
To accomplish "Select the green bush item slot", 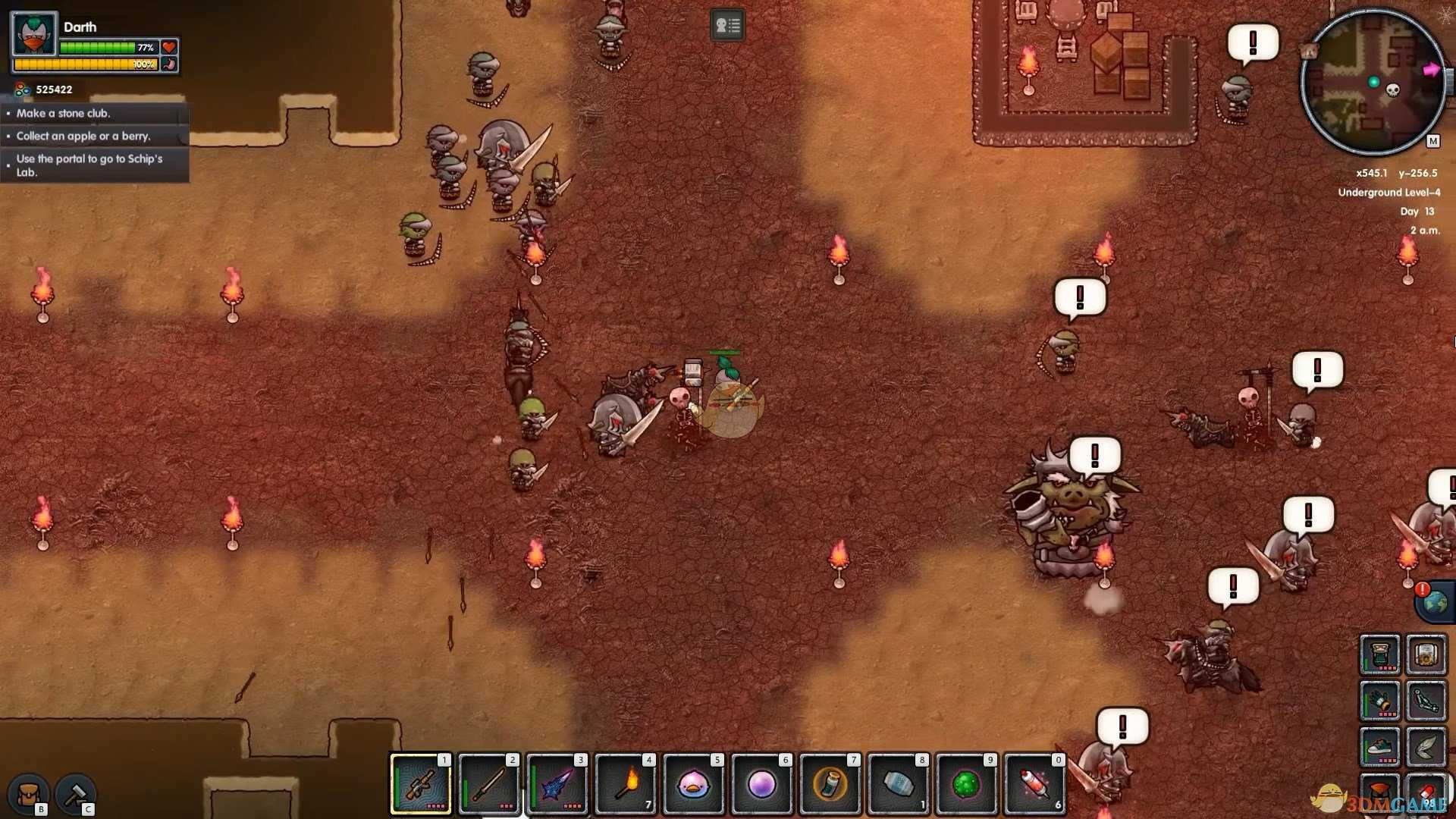I will (x=967, y=785).
